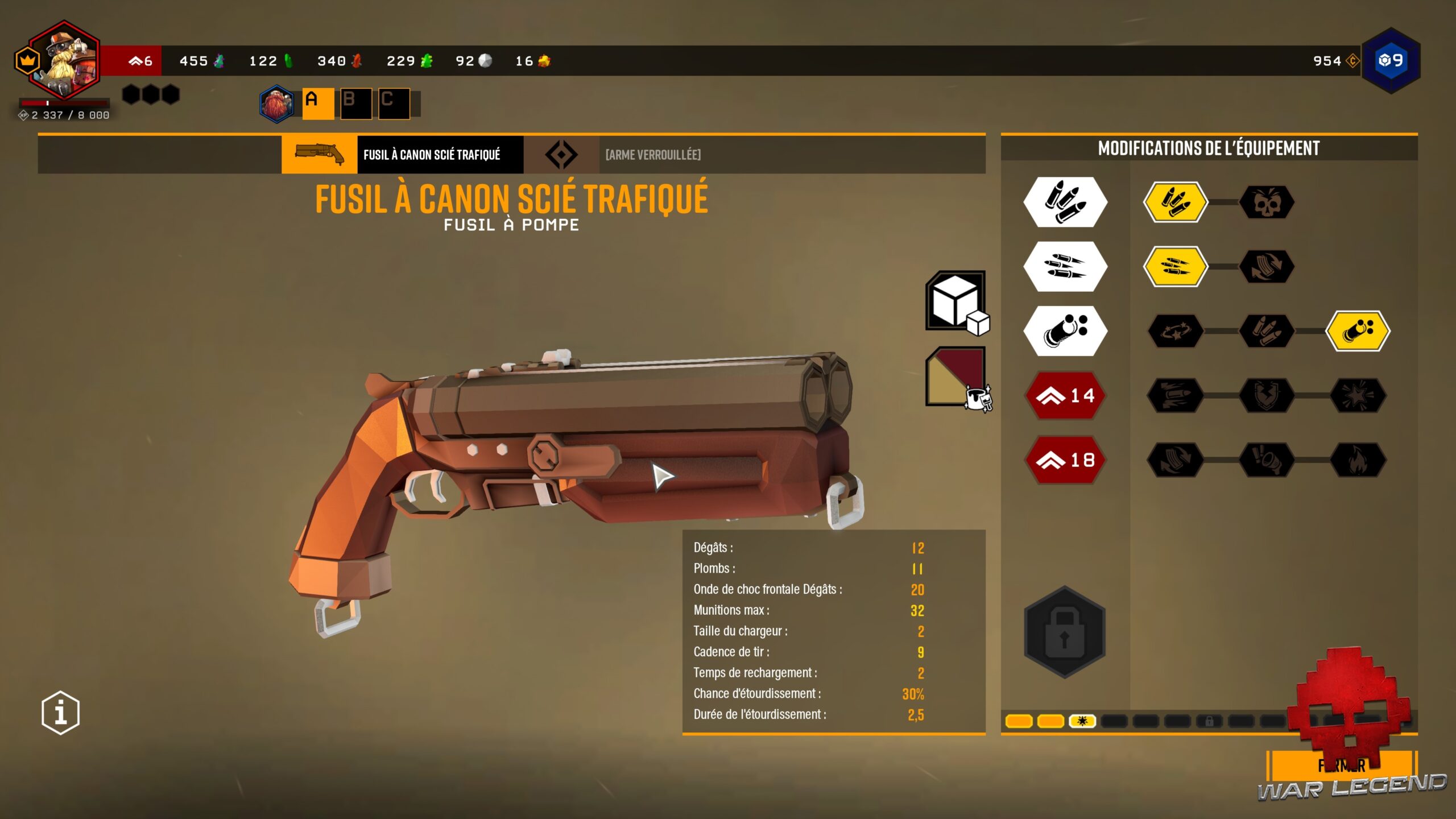Click the red level 14 tier hexagon
This screenshot has width=1456, height=819.
(x=1065, y=395)
